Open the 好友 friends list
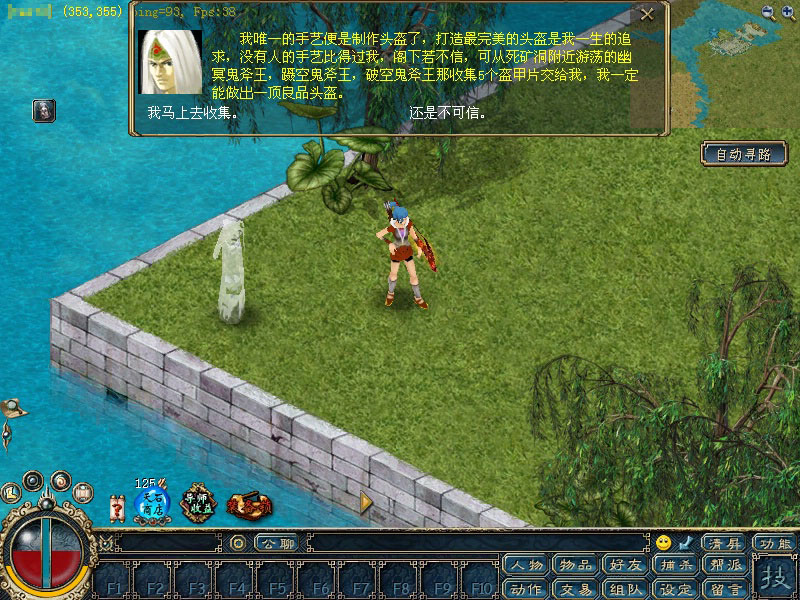 click(625, 565)
